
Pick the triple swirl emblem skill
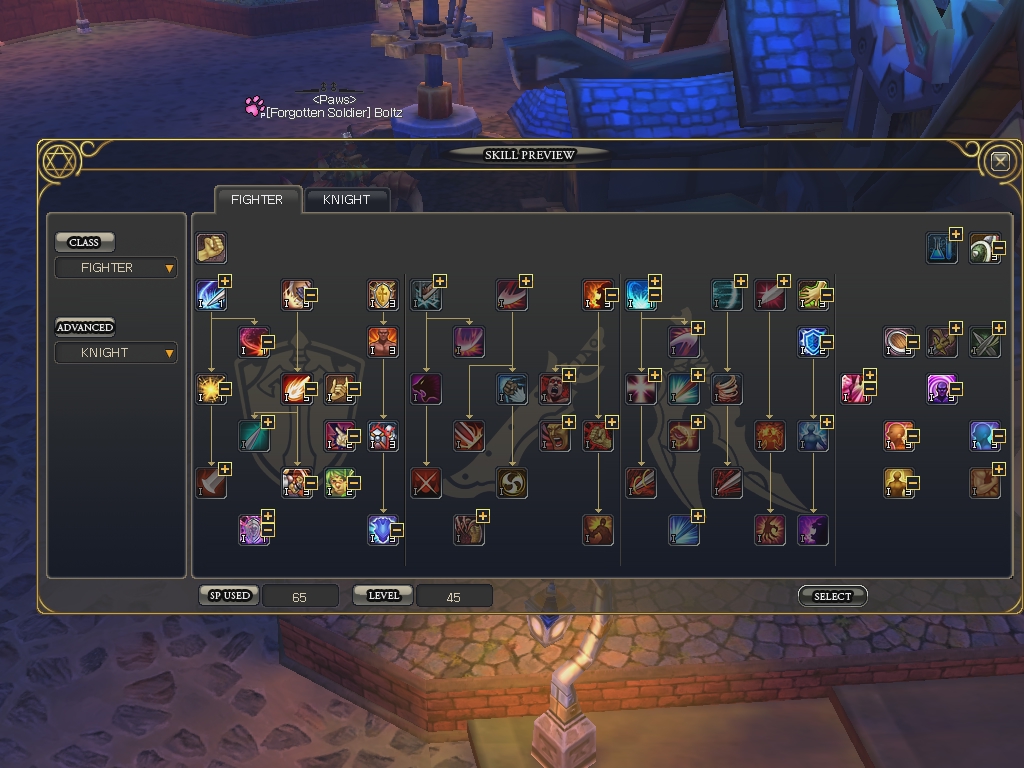(x=512, y=483)
